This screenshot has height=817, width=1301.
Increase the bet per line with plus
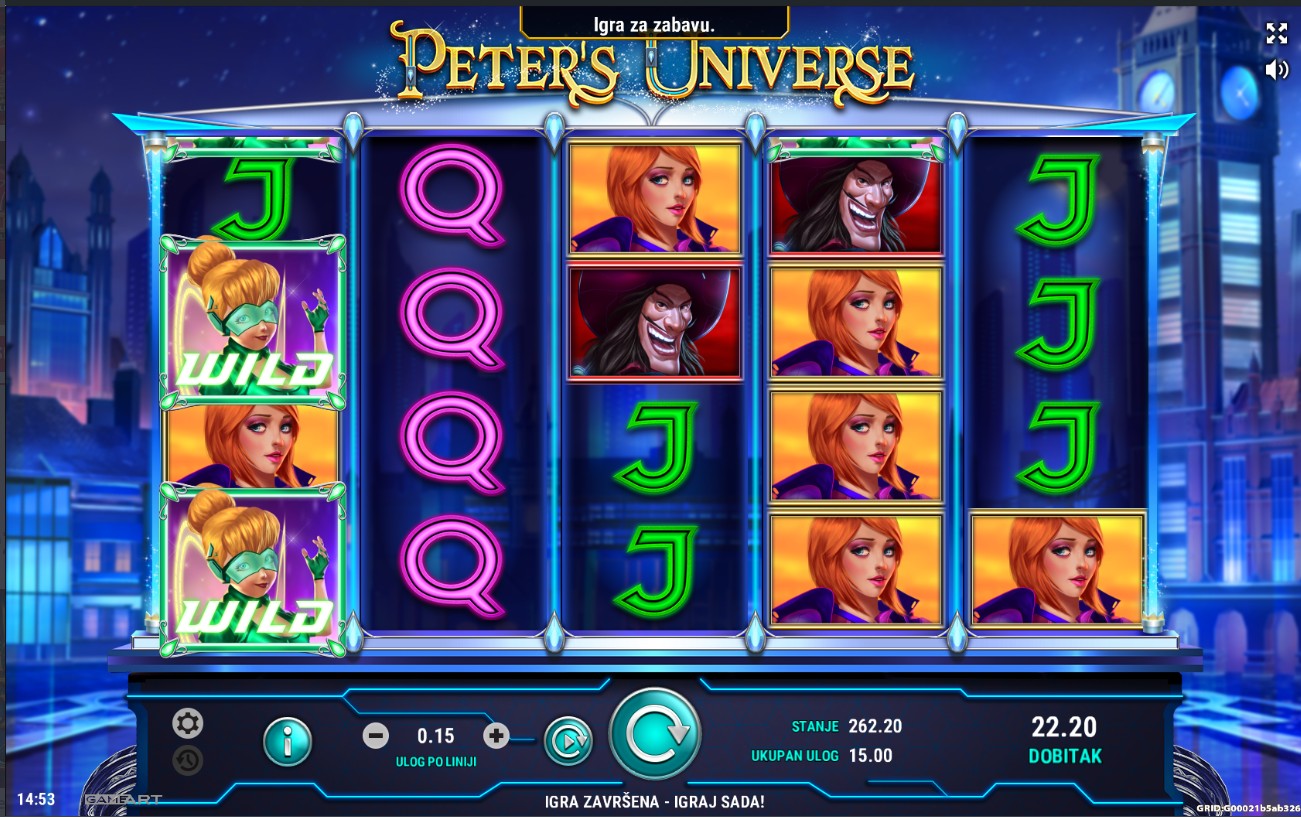click(x=496, y=737)
